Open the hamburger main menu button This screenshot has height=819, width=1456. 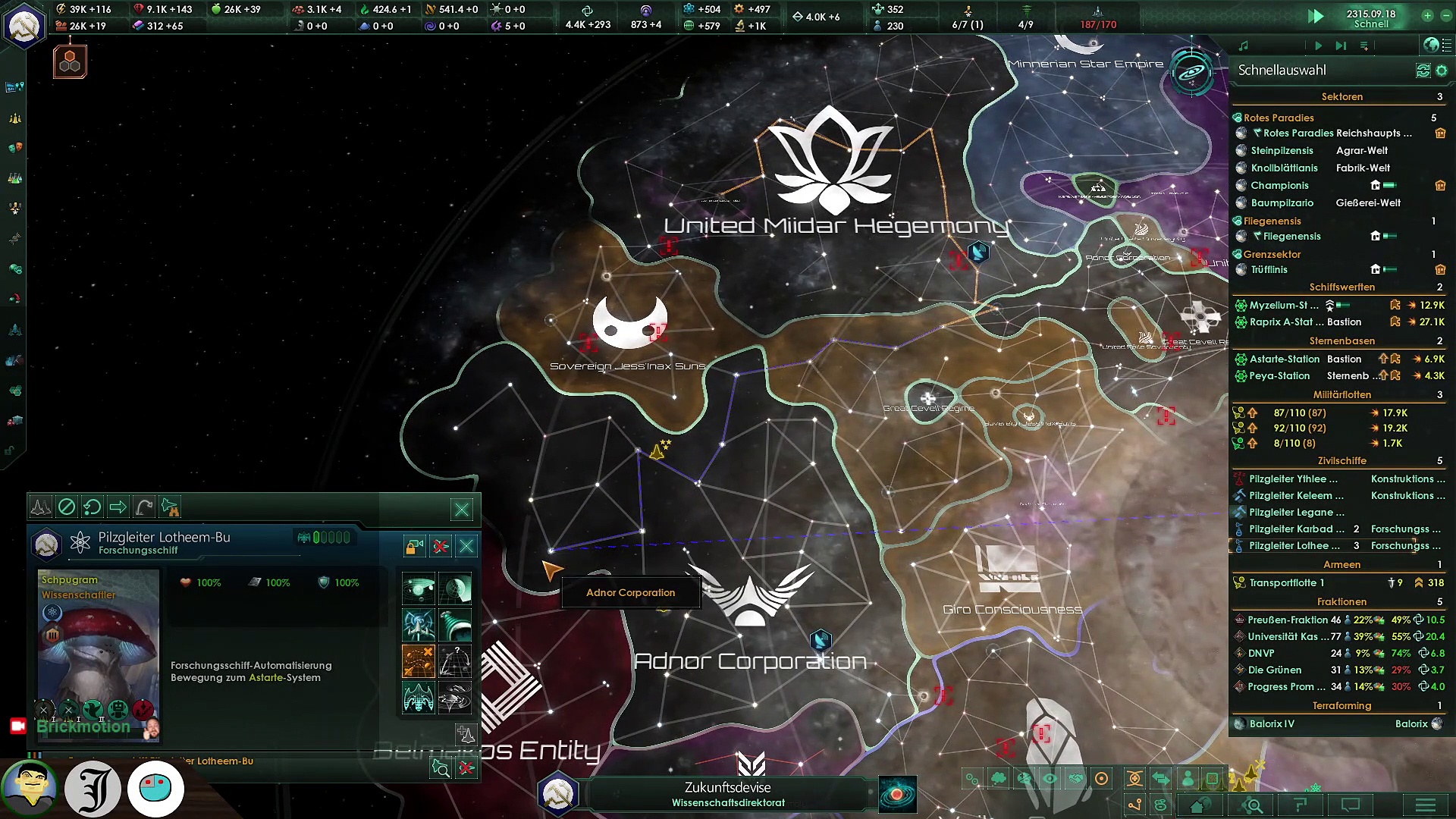click(x=1426, y=805)
